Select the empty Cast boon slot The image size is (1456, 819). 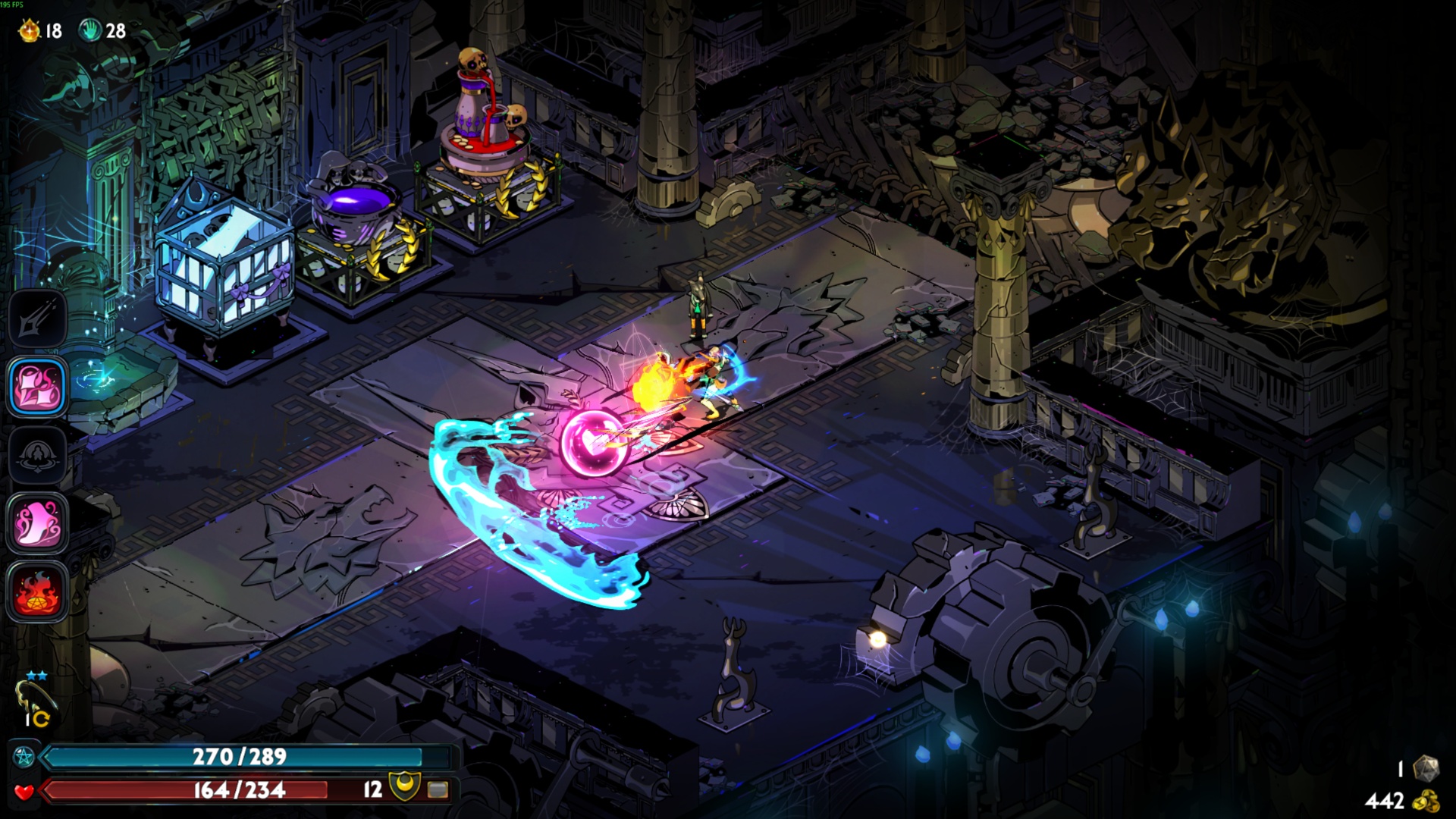pyautogui.click(x=38, y=455)
